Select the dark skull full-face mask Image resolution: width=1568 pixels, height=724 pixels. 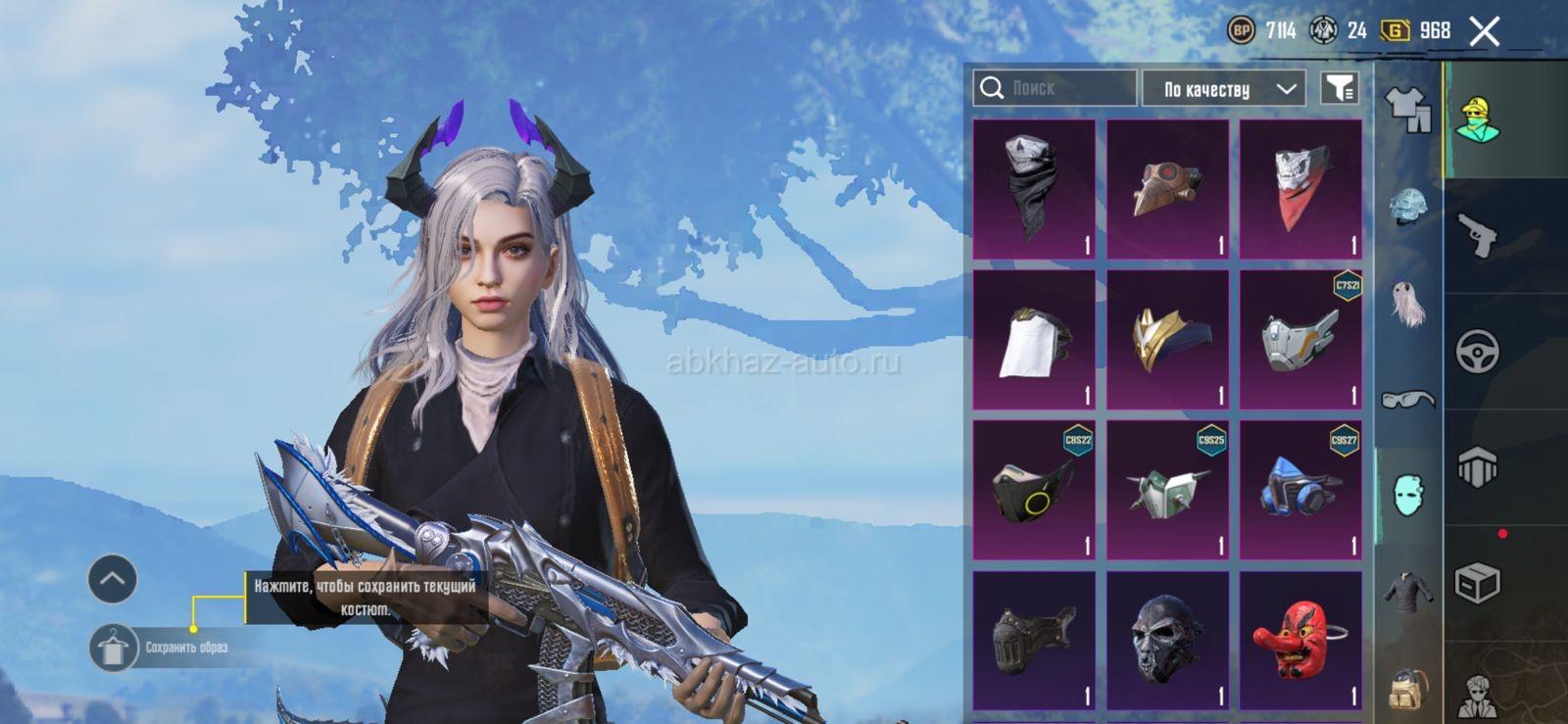1167,640
